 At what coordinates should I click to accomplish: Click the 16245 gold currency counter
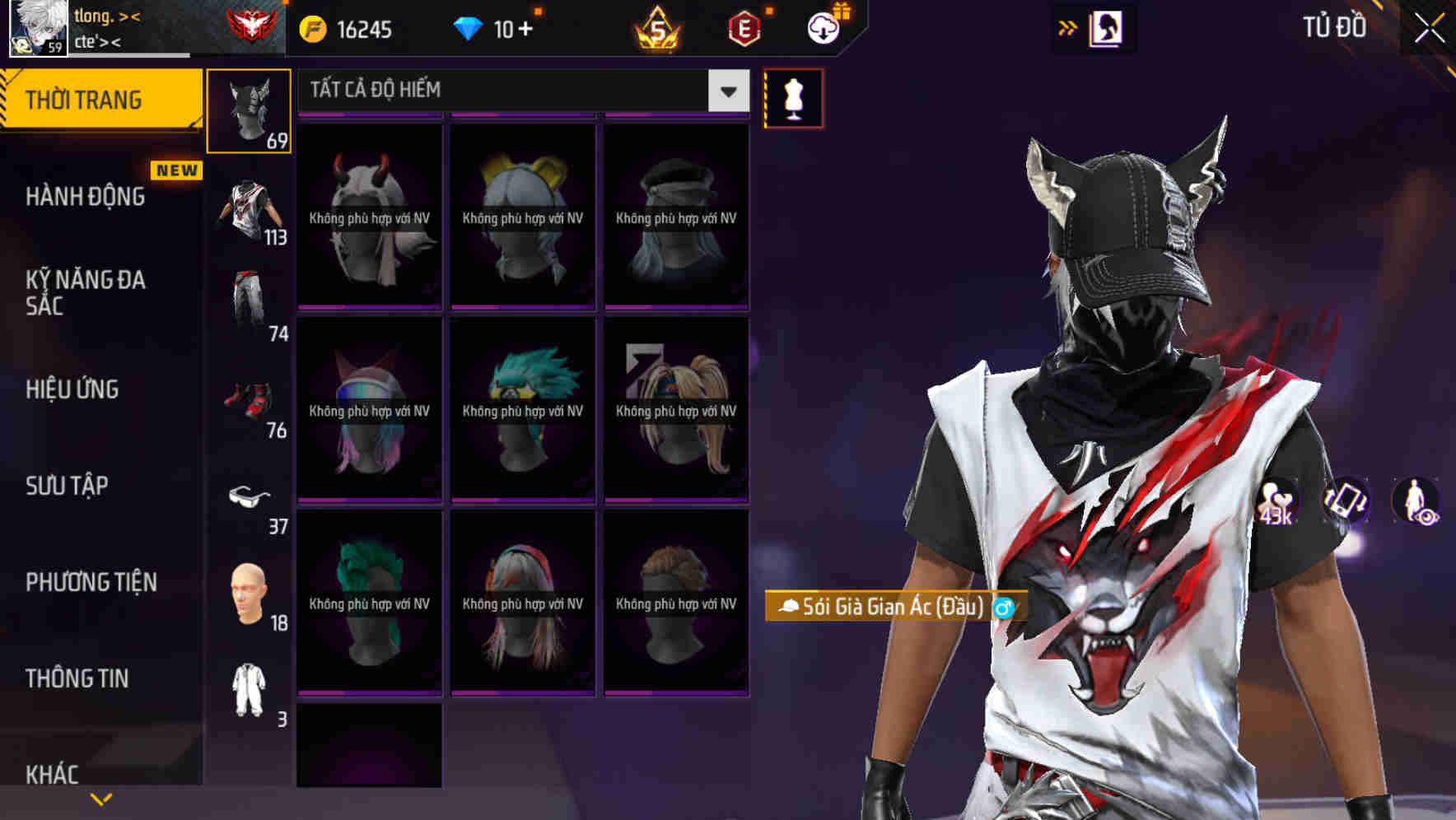(x=346, y=27)
